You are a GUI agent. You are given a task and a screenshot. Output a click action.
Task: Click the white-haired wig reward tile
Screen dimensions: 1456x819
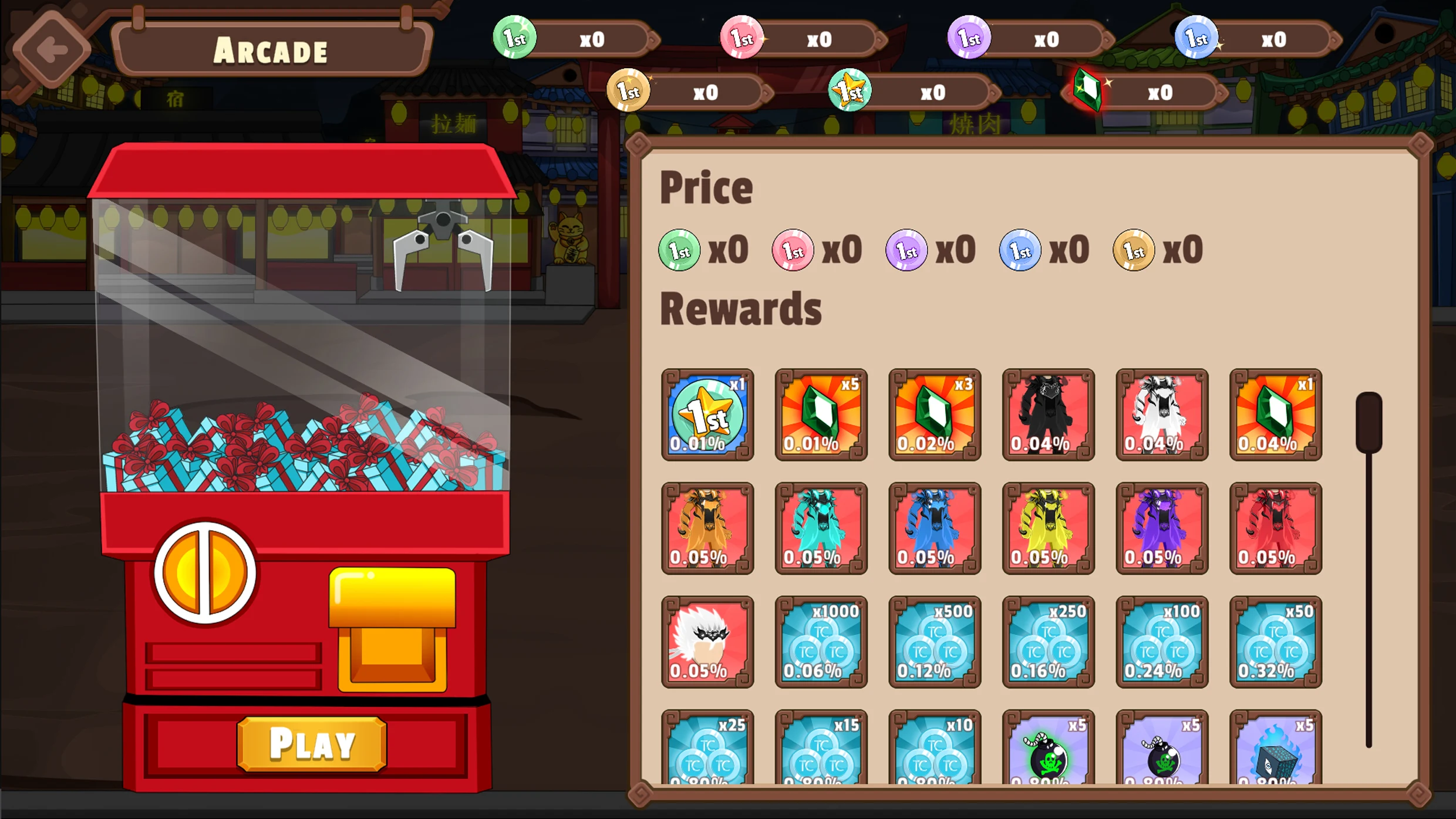tap(707, 642)
